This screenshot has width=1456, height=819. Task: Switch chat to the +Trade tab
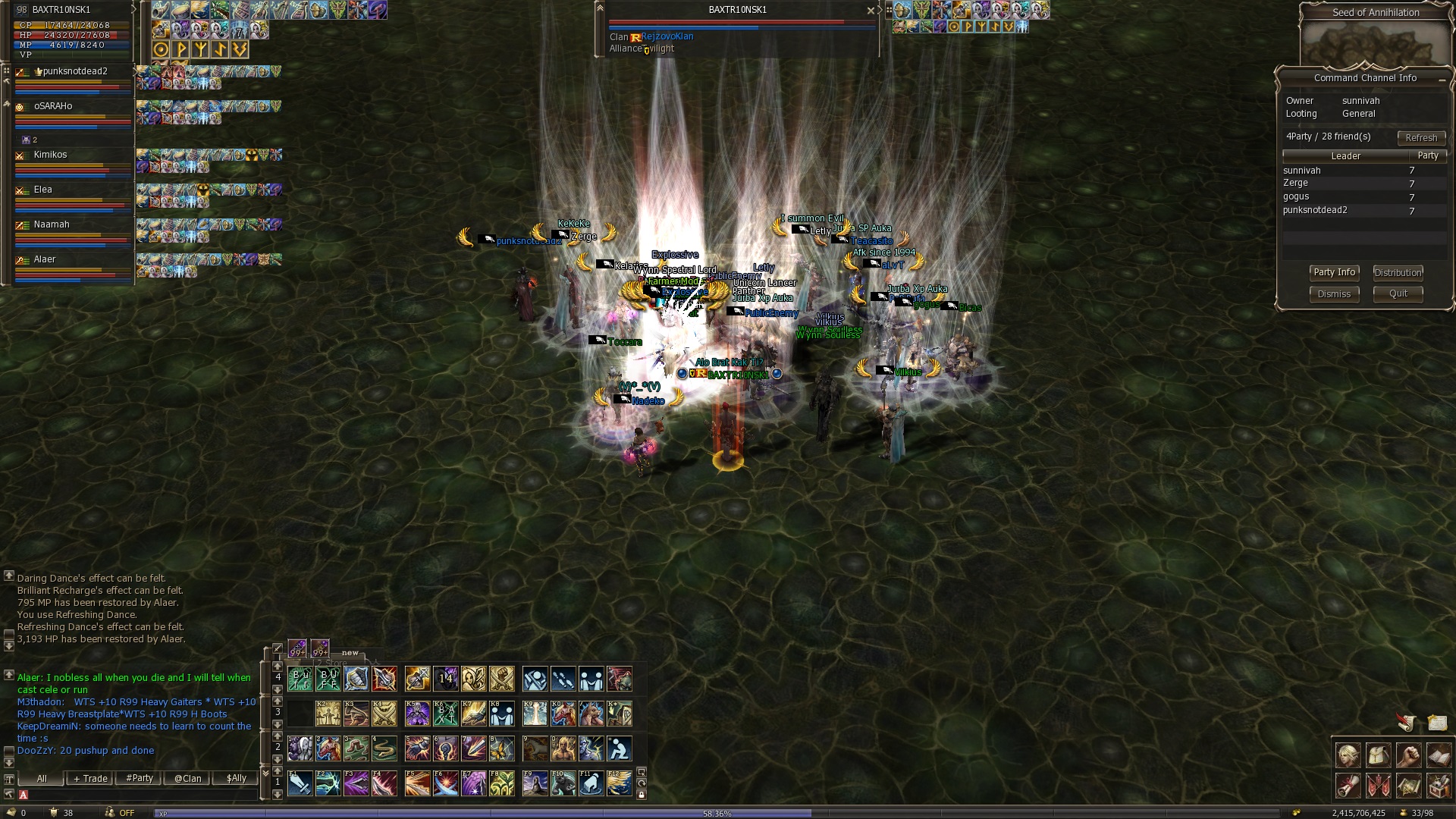point(90,779)
